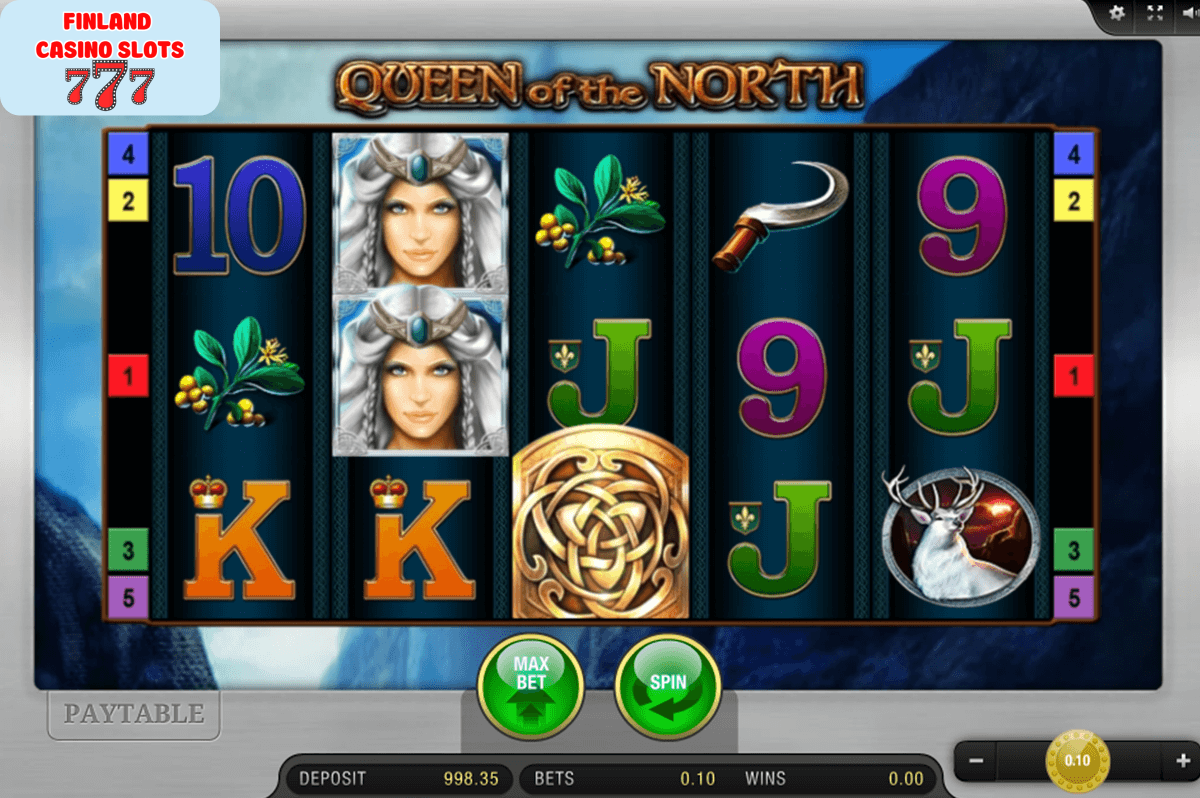The width and height of the screenshot is (1200, 798).
Task: Click the green SPIN button
Action: (667, 687)
